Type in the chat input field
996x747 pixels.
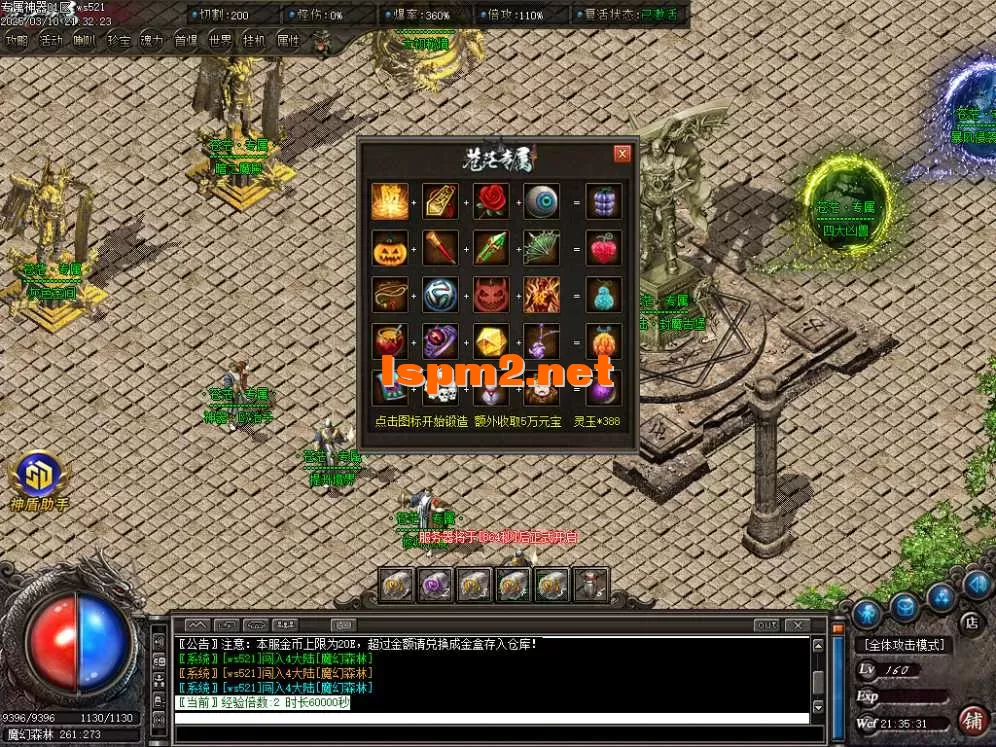click(x=490, y=735)
